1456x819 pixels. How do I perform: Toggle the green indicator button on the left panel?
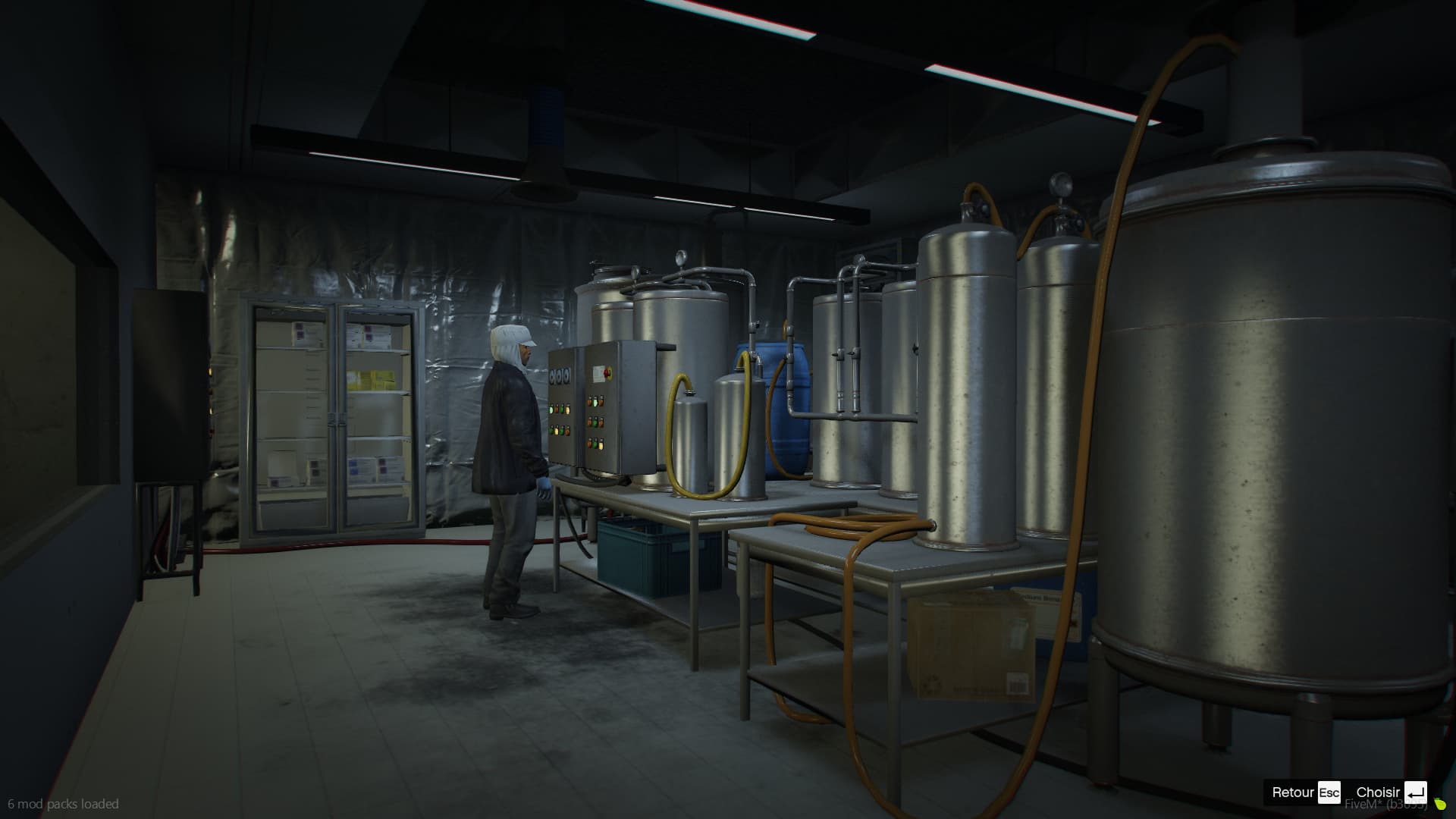pos(551,409)
